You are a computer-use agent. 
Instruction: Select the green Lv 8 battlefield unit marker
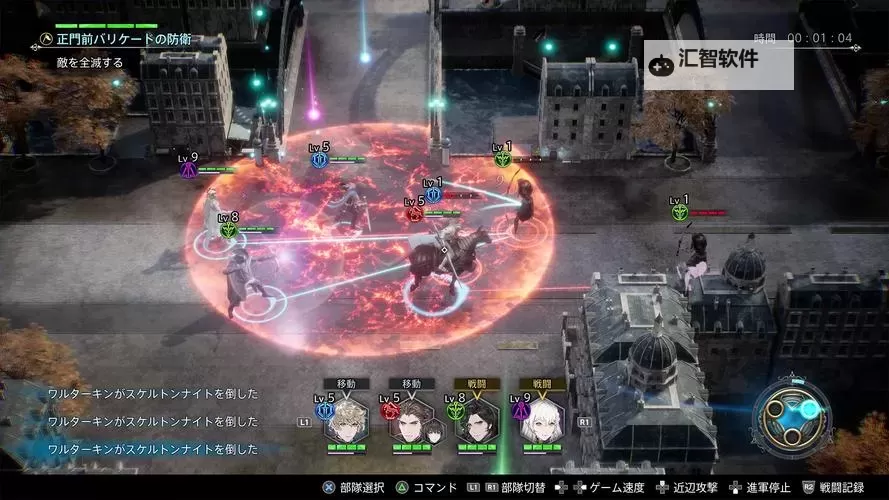coord(228,229)
